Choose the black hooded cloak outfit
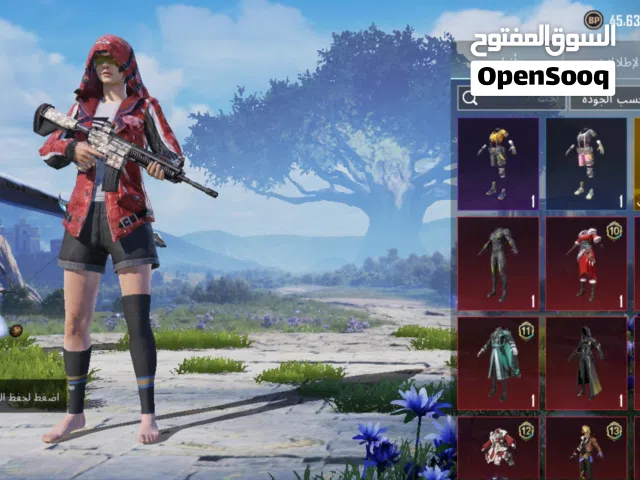The width and height of the screenshot is (640, 480). pos(586,363)
